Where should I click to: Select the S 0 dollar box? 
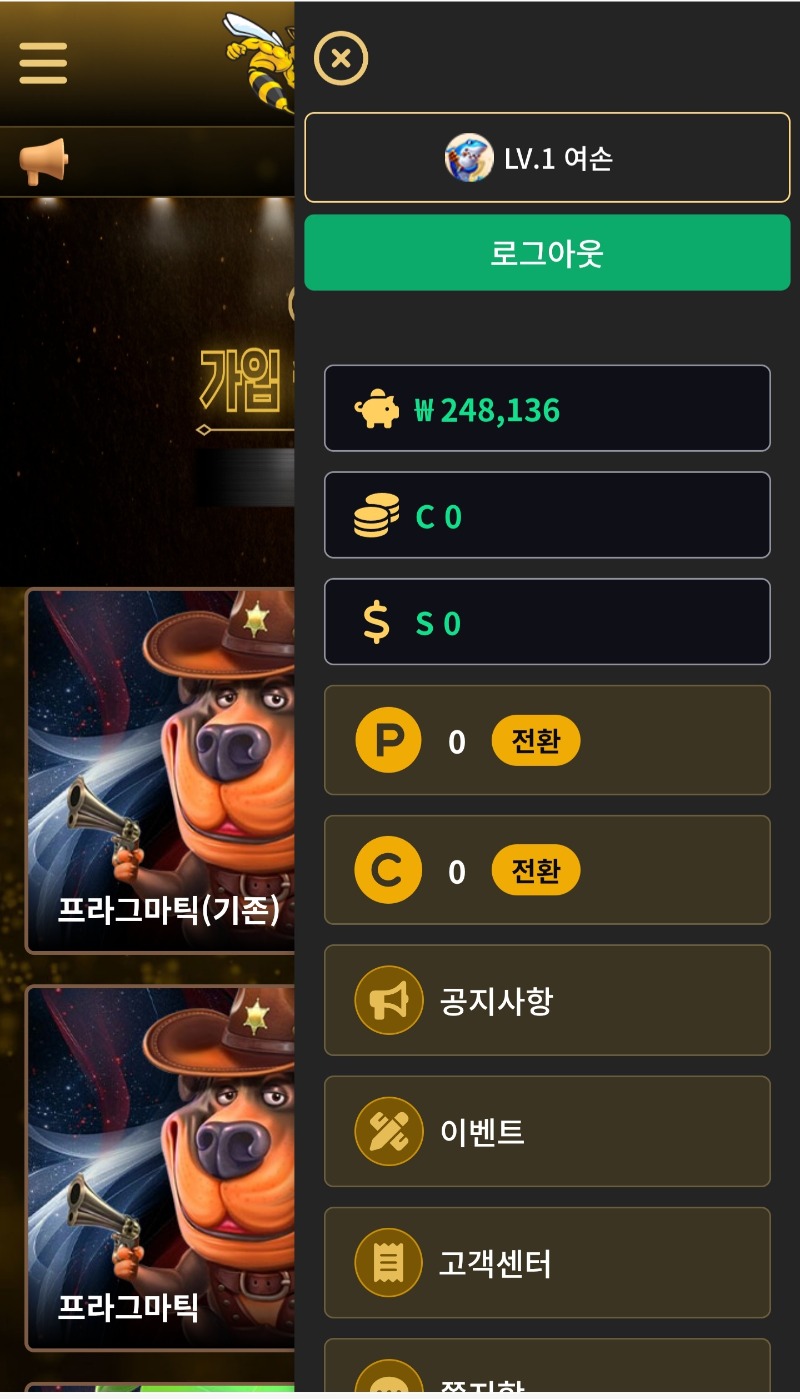[x=547, y=622]
